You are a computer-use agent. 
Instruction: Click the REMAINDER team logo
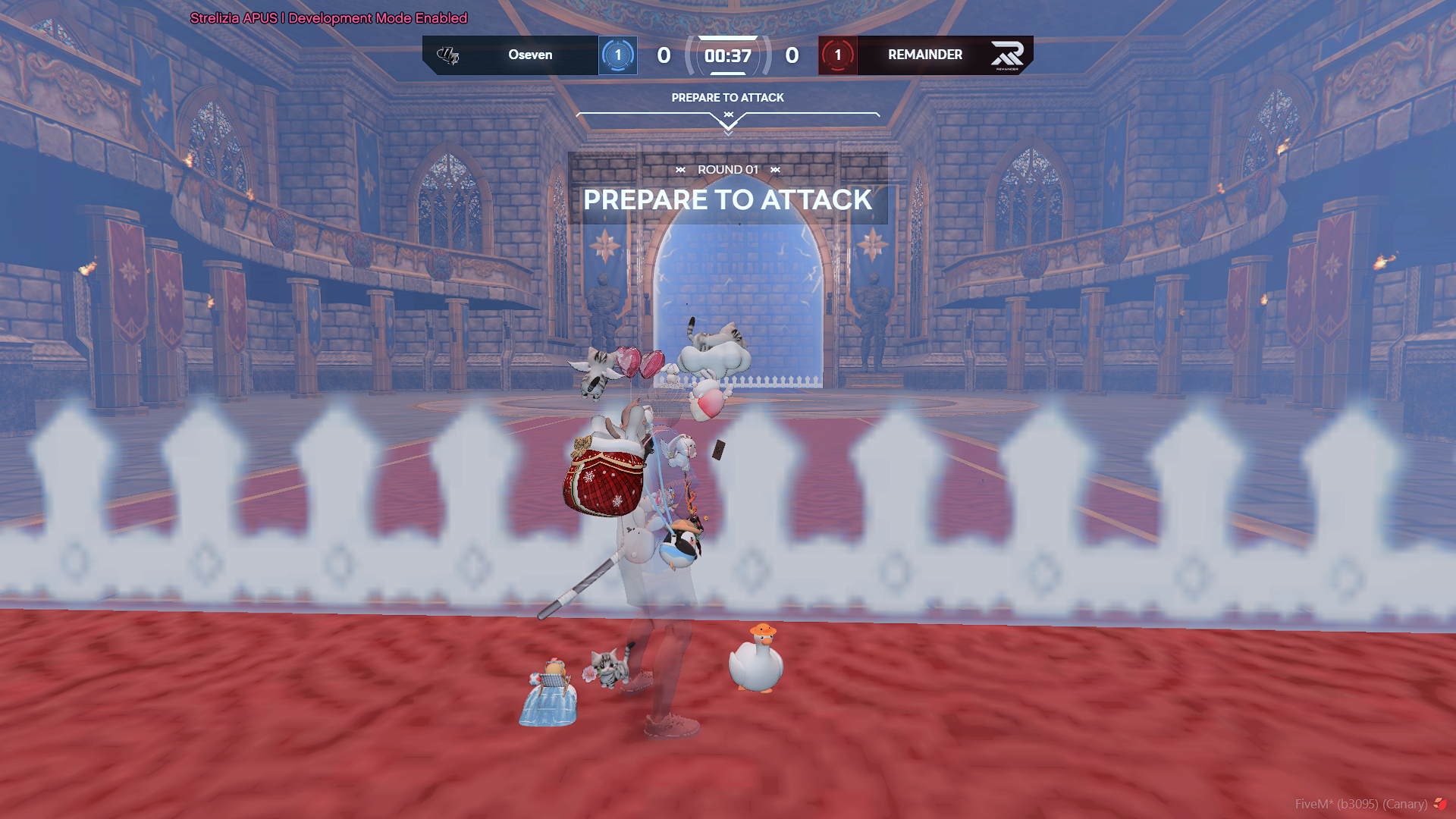1009,55
